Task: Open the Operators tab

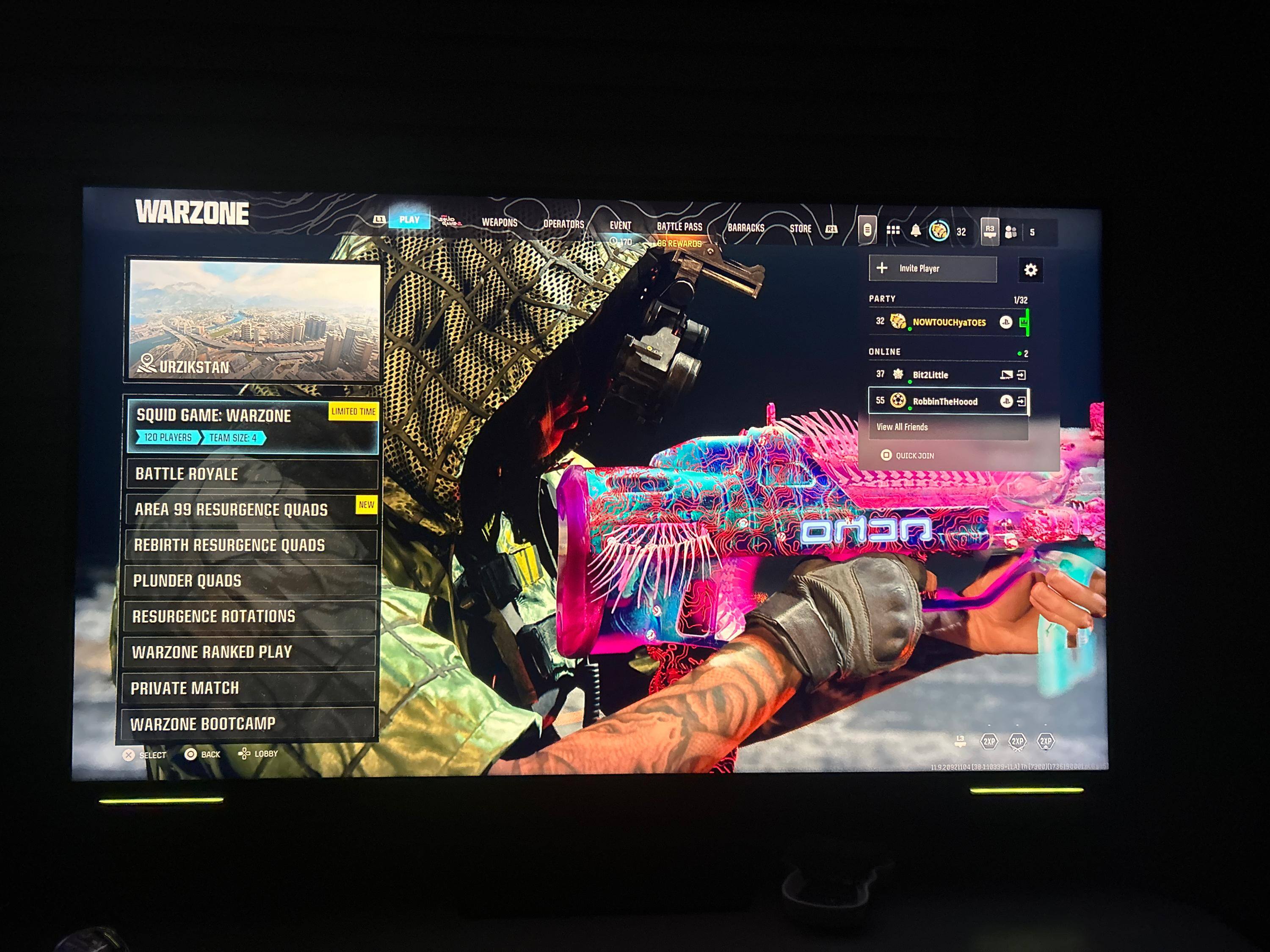Action: click(x=563, y=224)
